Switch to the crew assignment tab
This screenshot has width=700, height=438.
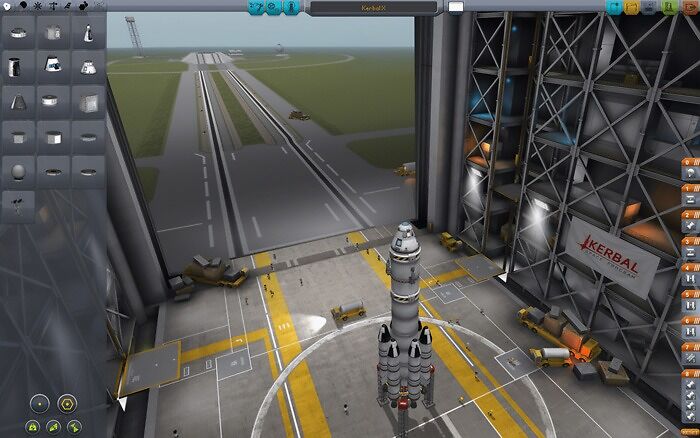291,8
